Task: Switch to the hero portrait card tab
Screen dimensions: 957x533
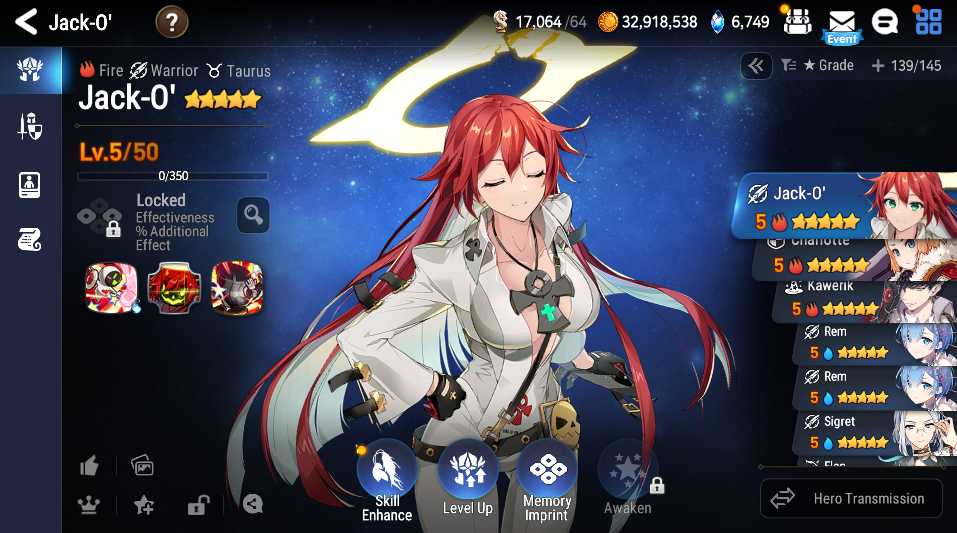Action: [x=29, y=184]
